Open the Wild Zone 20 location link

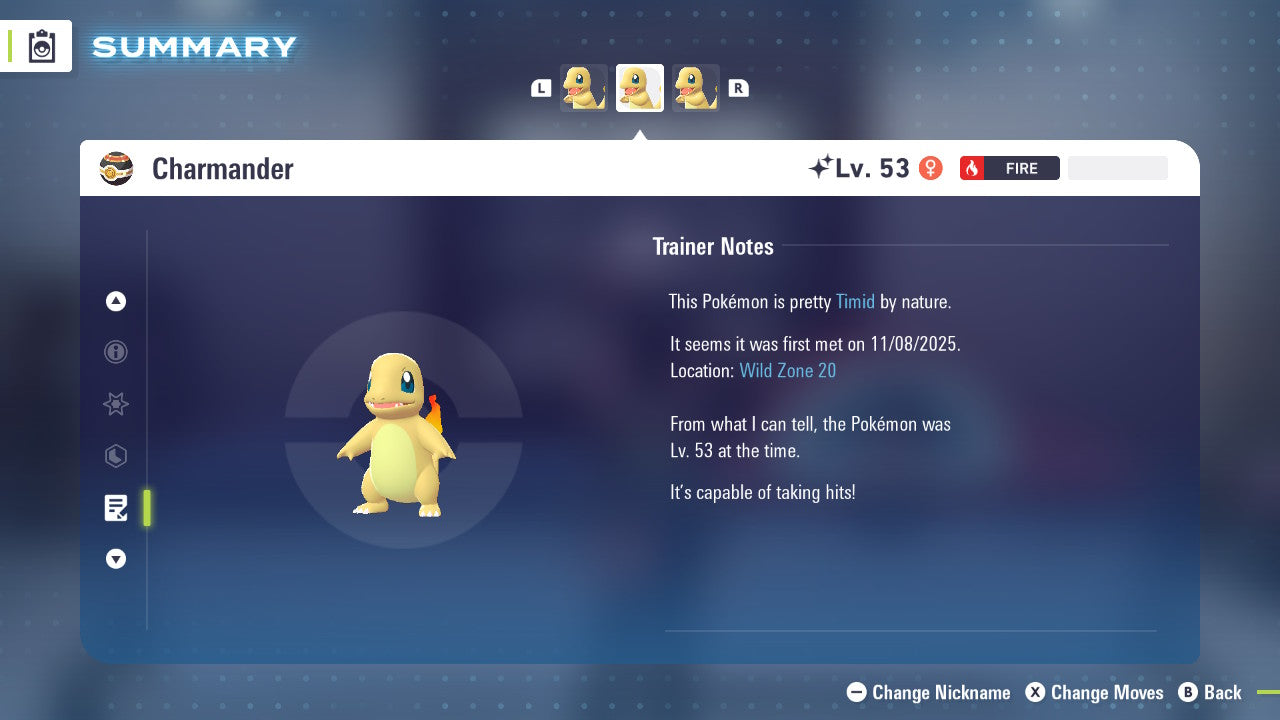788,370
